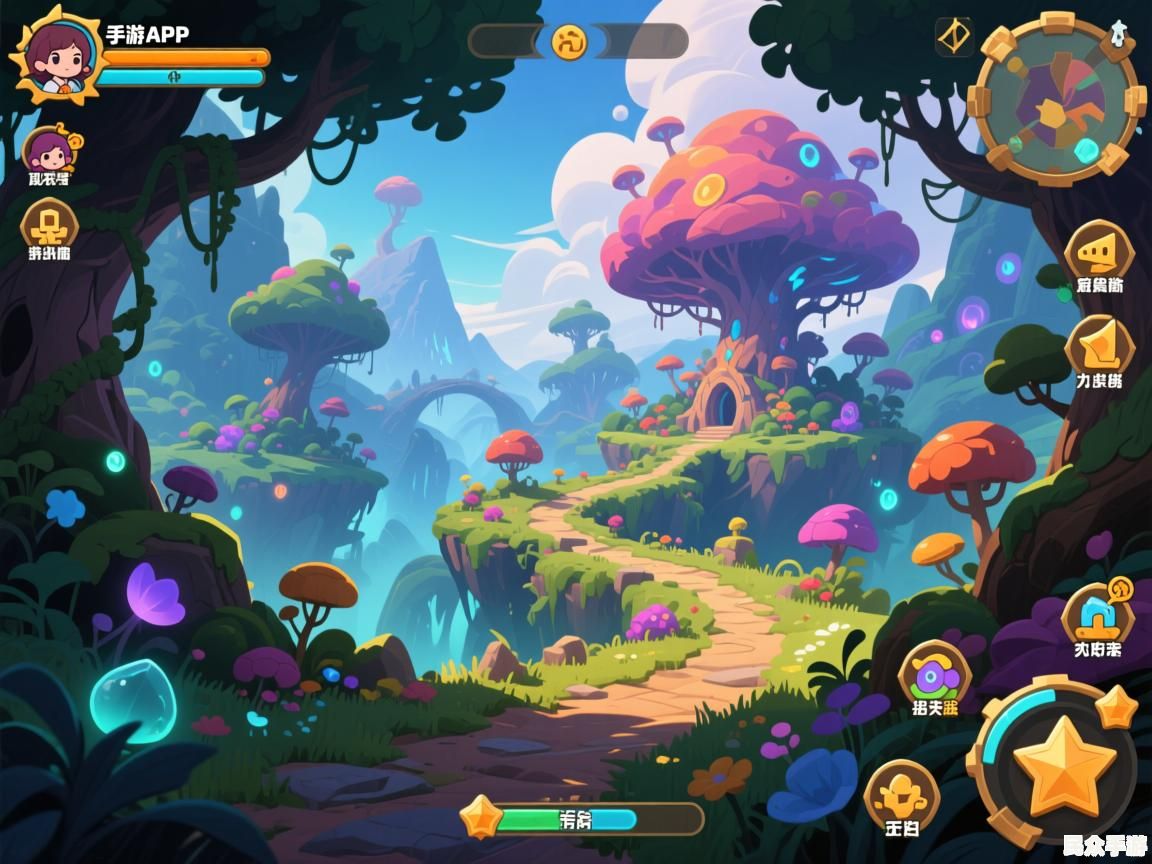The image size is (1152, 864).
Task: Select the small purple-haired character icon
Action: (49, 152)
